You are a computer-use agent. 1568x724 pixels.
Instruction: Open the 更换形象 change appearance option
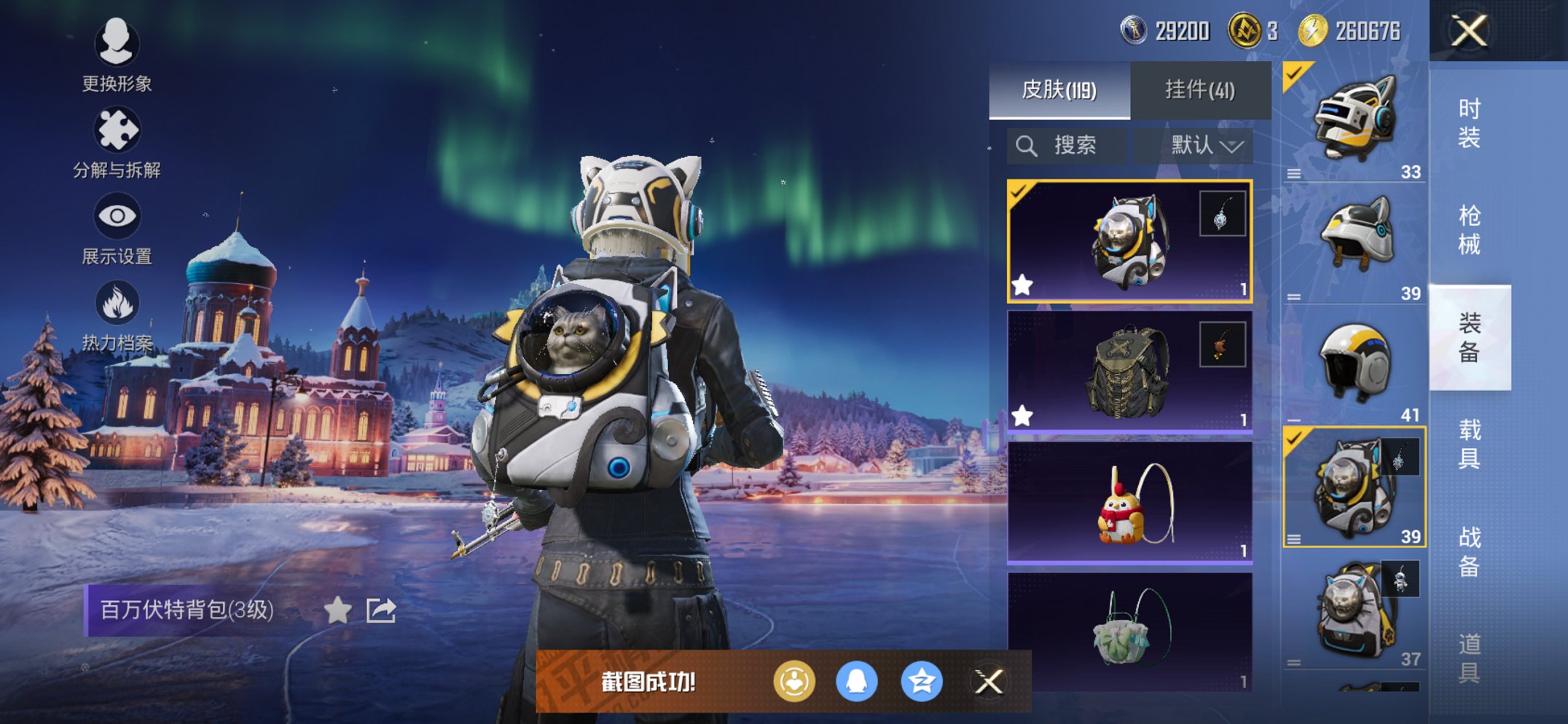[x=117, y=55]
